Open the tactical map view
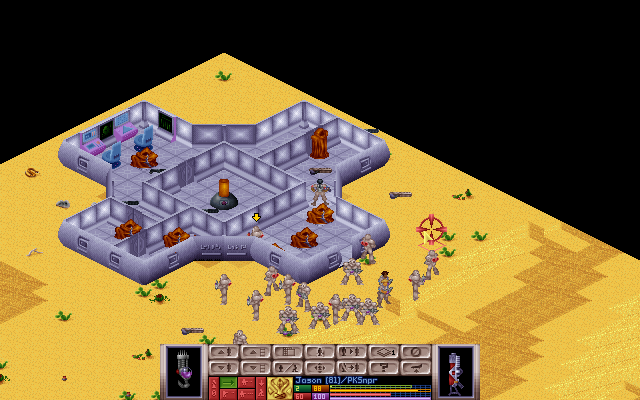 click(x=286, y=352)
